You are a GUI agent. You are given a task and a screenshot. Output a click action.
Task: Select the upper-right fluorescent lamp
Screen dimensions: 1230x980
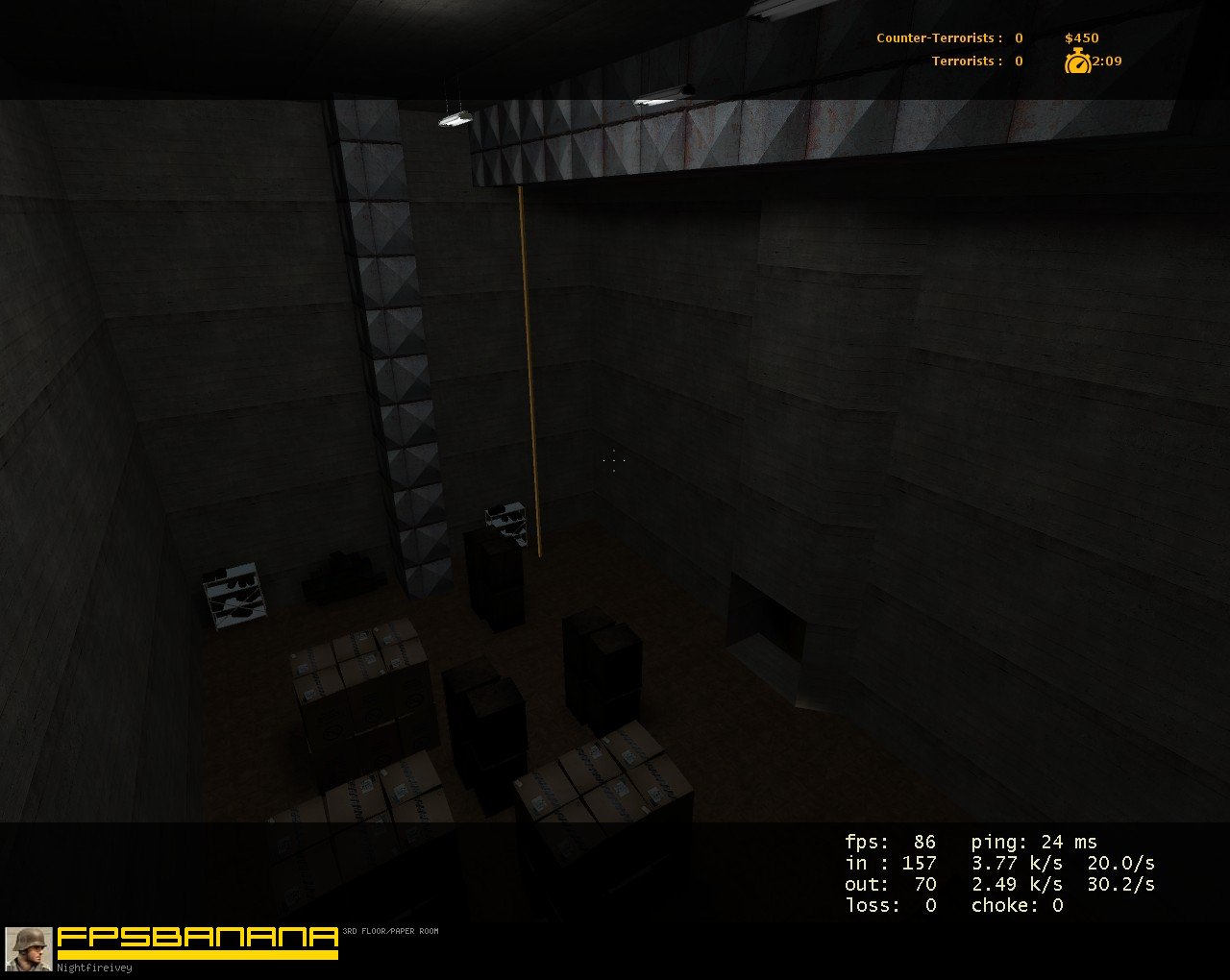tap(663, 99)
